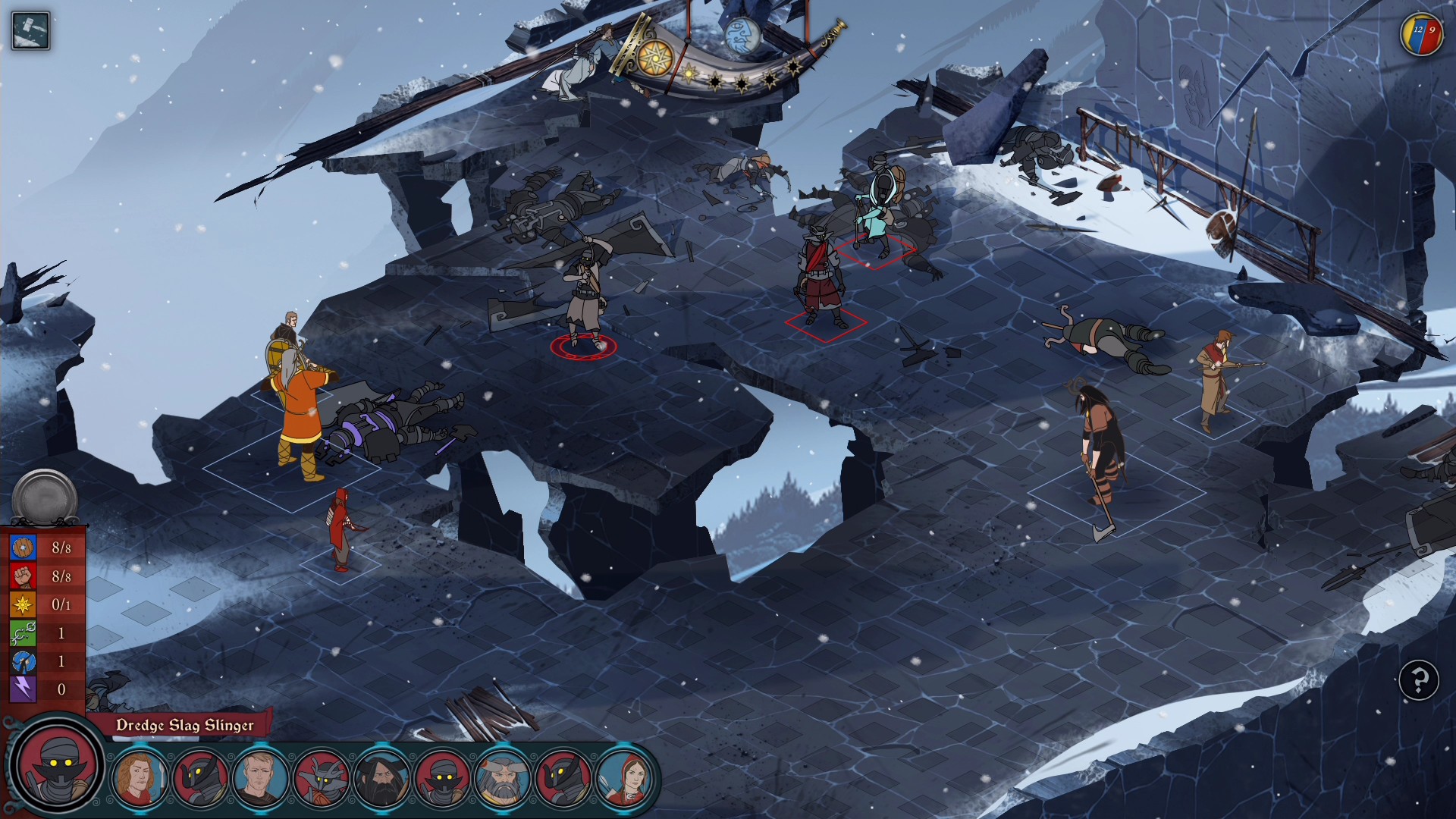Click the armor shield stat icon
Image resolution: width=1456 pixels, height=819 pixels.
[23, 548]
